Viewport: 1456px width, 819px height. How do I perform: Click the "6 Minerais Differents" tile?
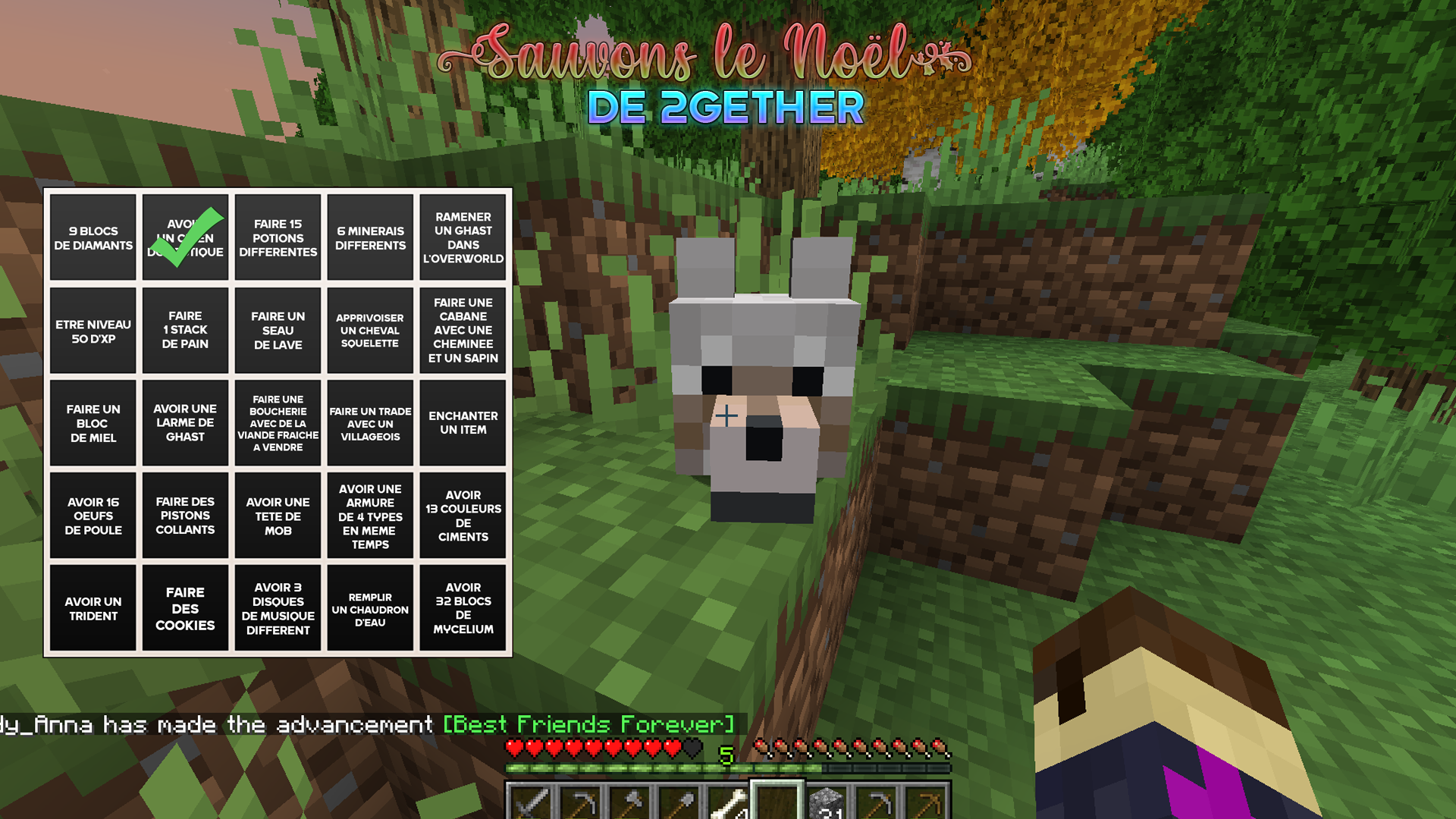pos(370,237)
